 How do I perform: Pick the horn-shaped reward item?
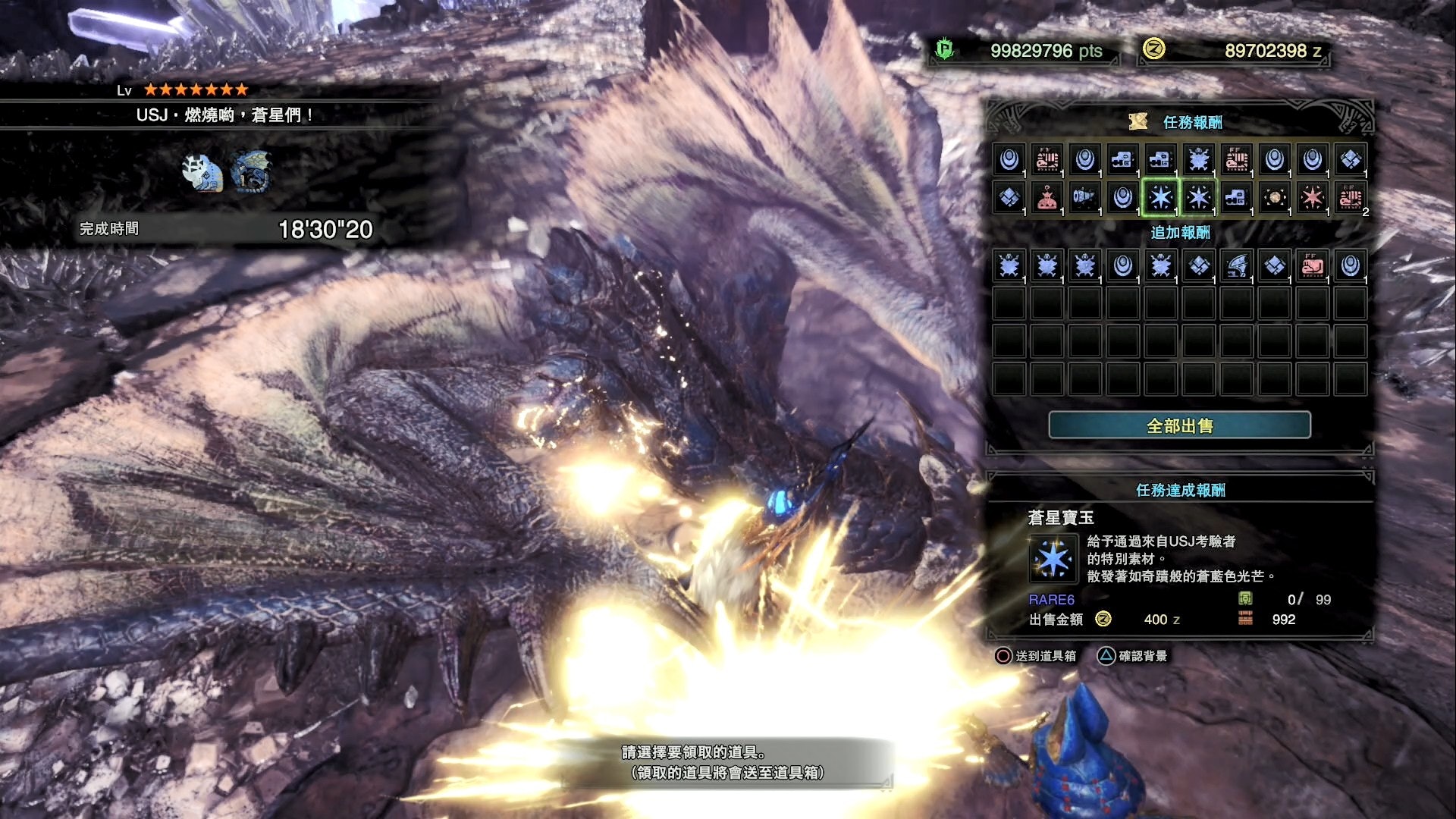click(x=1085, y=198)
